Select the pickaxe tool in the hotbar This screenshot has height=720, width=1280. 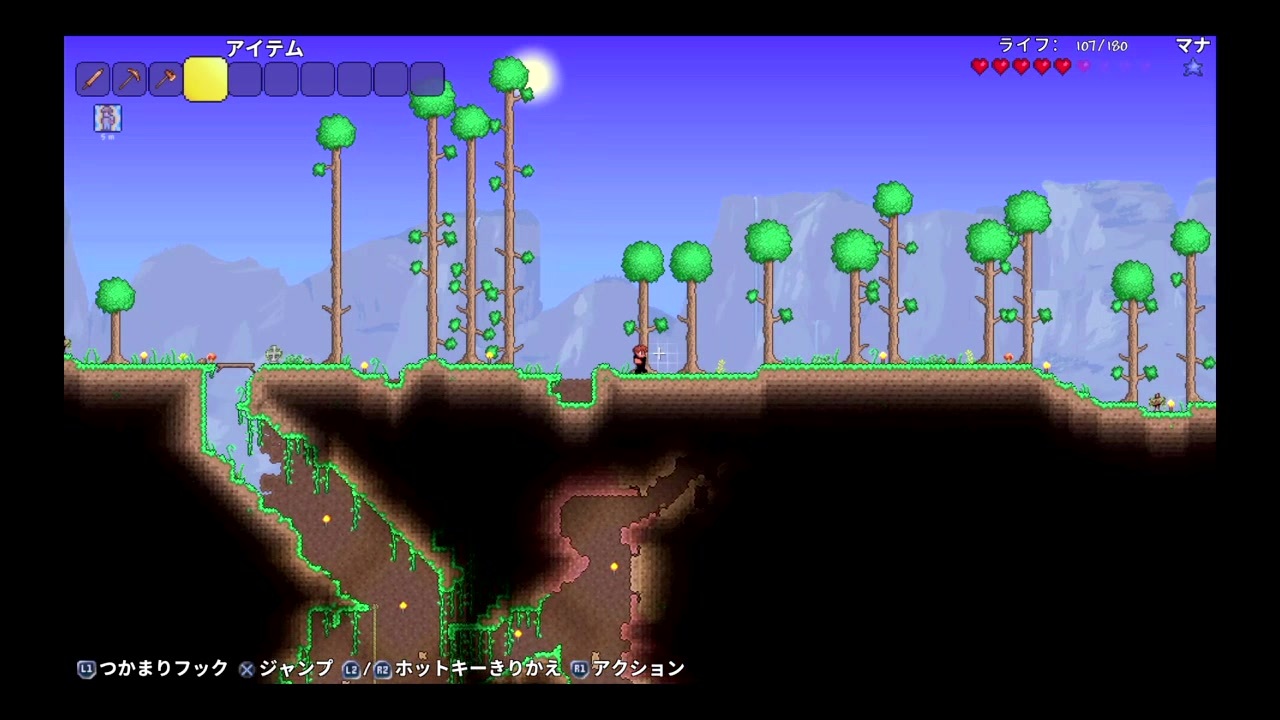coord(129,79)
